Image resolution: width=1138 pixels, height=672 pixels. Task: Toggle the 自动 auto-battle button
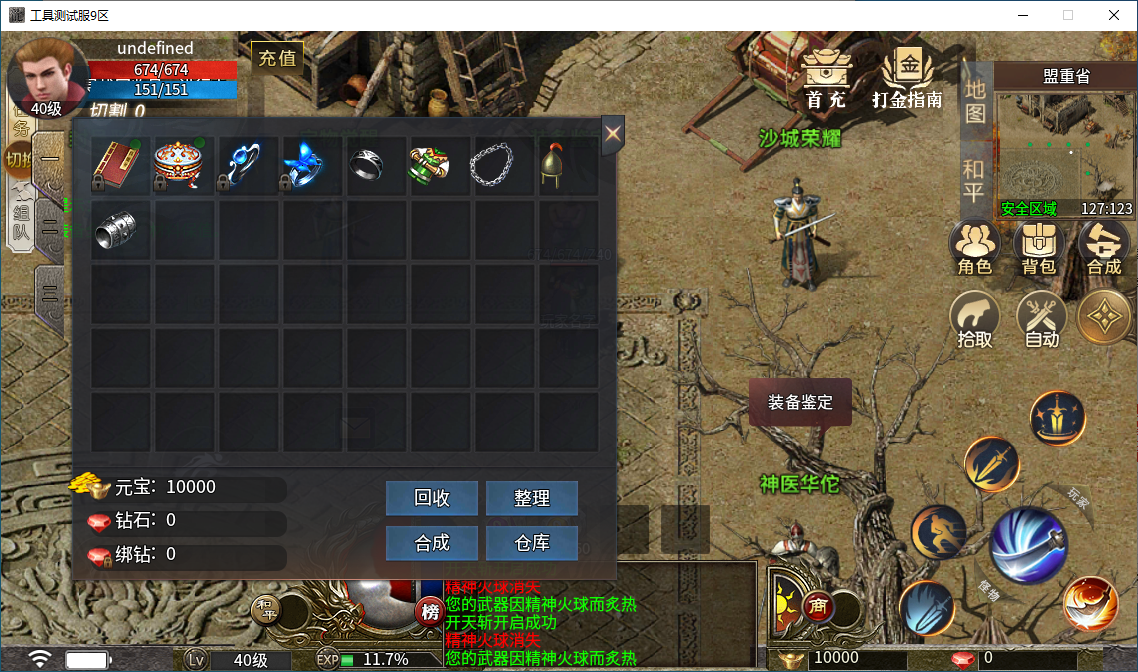(x=1042, y=320)
